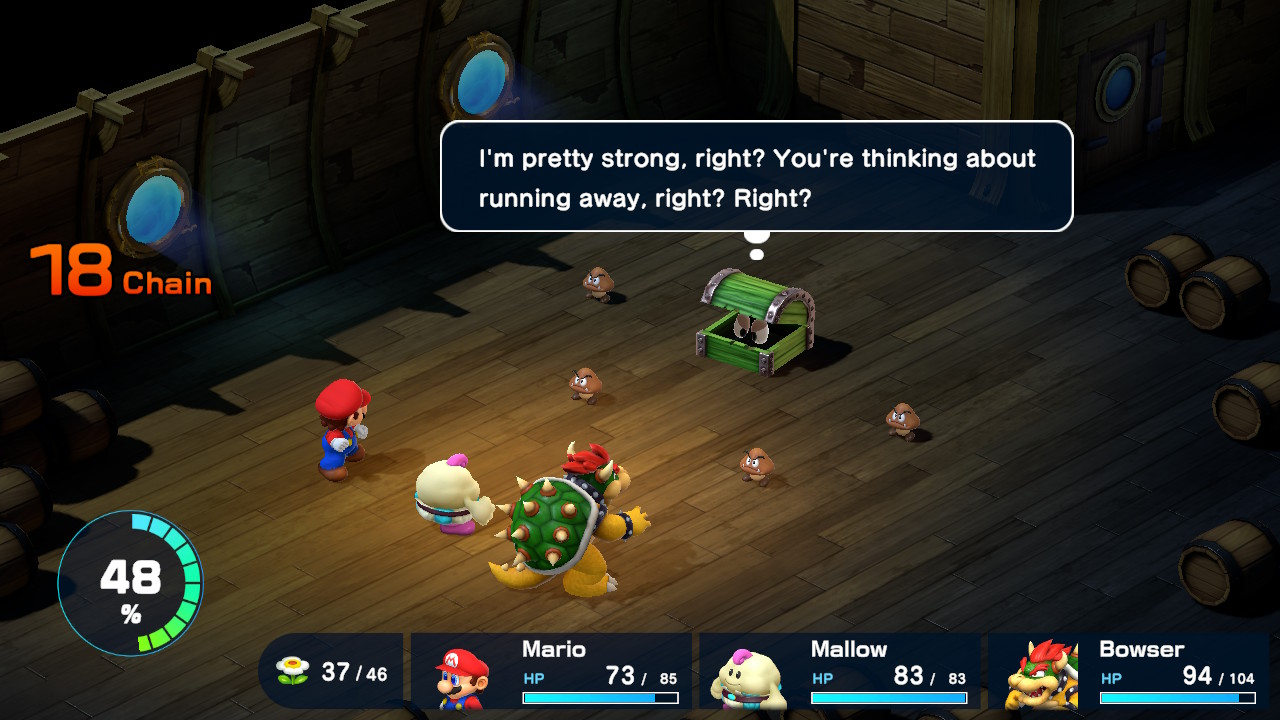The height and width of the screenshot is (720, 1280).
Task: Select Mario's party status panel
Action: click(x=551, y=671)
